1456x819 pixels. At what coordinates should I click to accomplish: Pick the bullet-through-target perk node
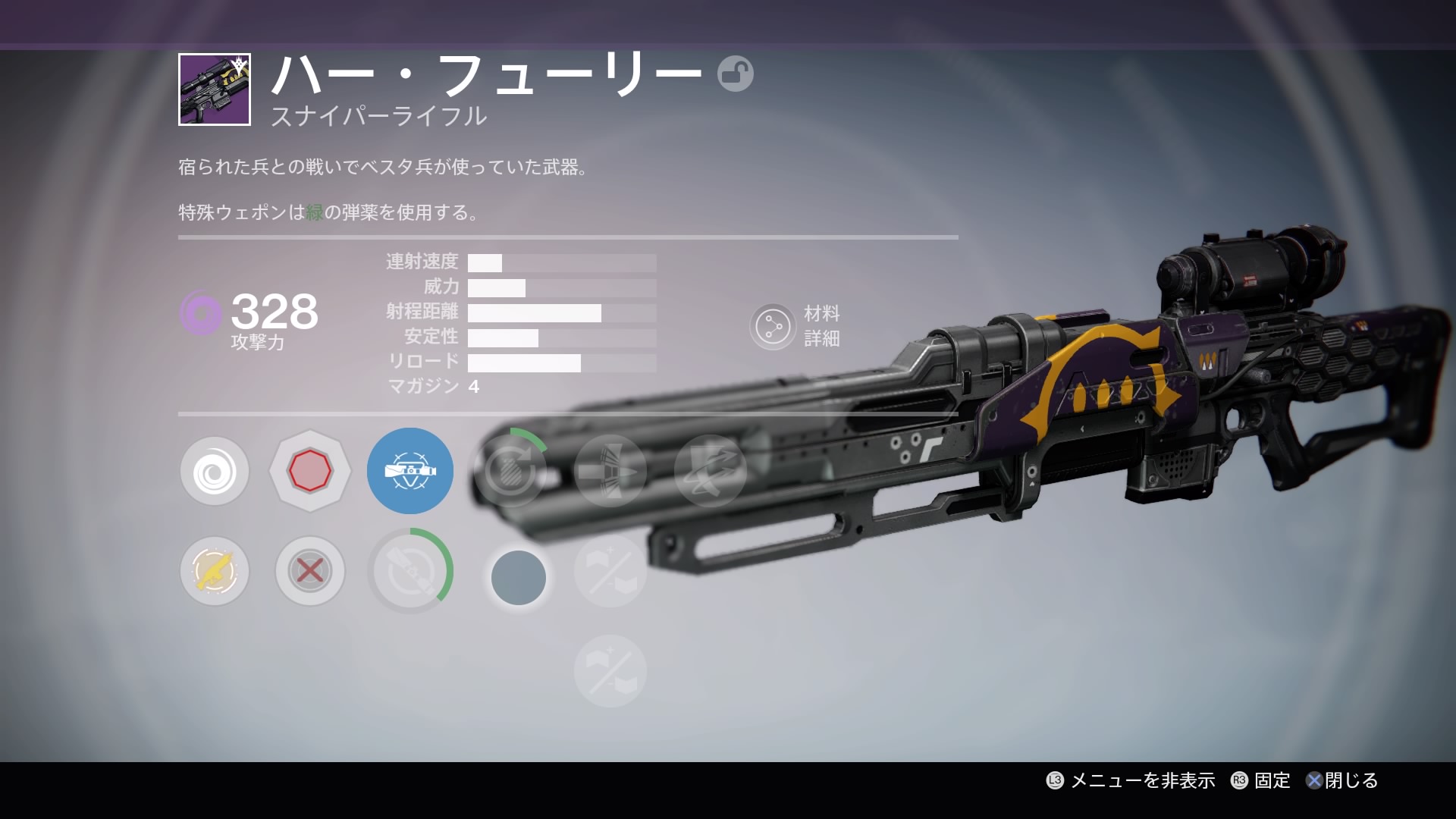610,471
